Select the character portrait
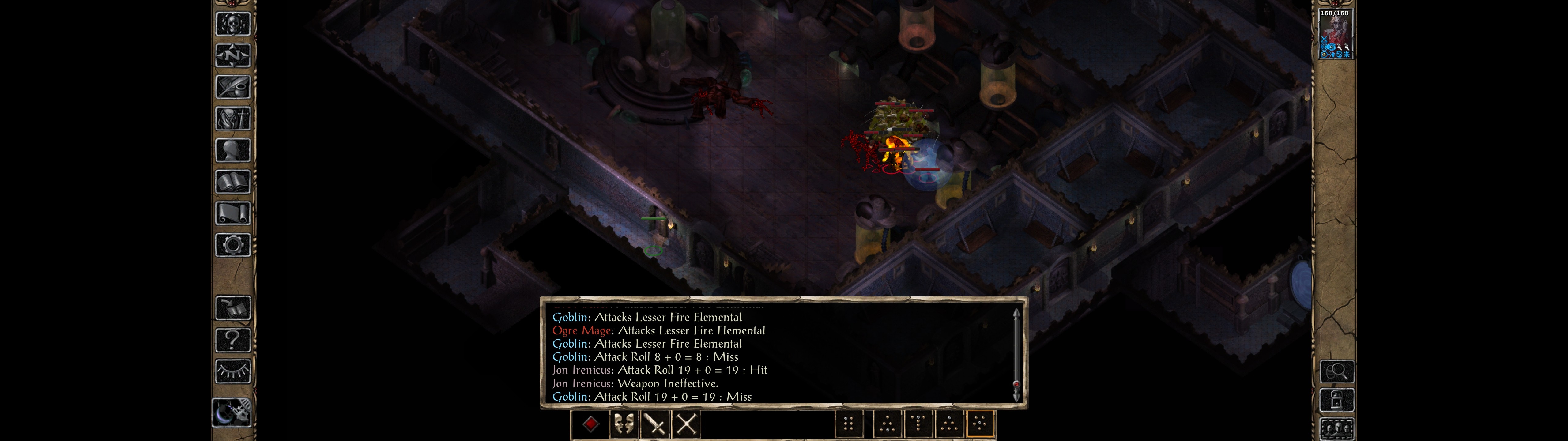1568x441 pixels. [x=1335, y=34]
